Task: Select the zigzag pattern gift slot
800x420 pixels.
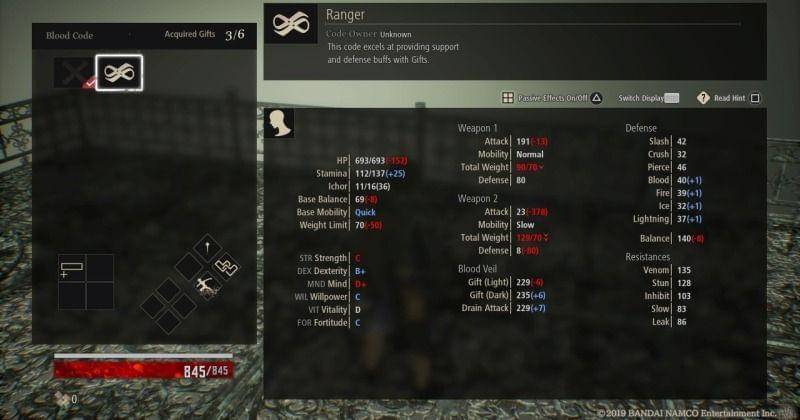Action: pyautogui.click(x=227, y=266)
